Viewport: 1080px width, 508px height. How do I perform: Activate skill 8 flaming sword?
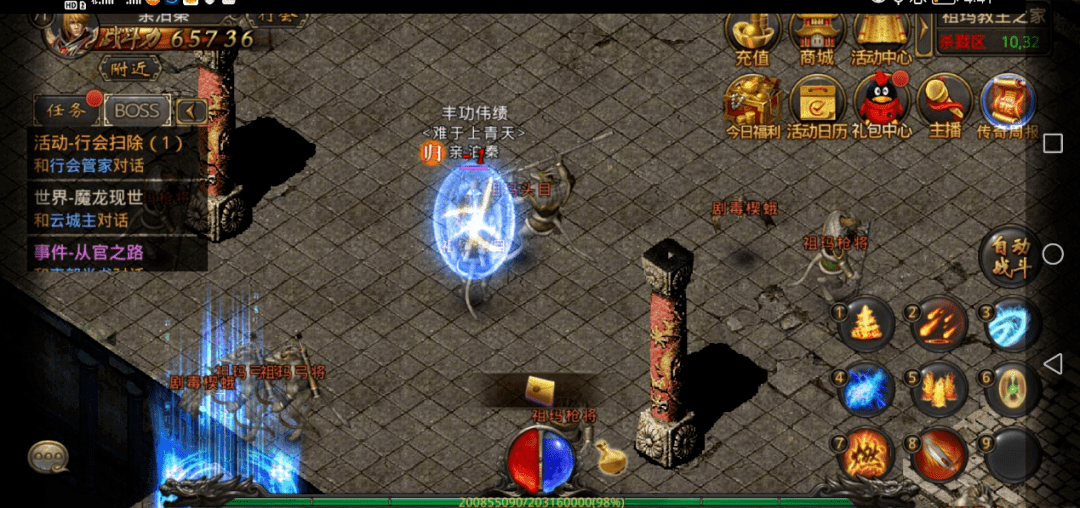click(938, 455)
